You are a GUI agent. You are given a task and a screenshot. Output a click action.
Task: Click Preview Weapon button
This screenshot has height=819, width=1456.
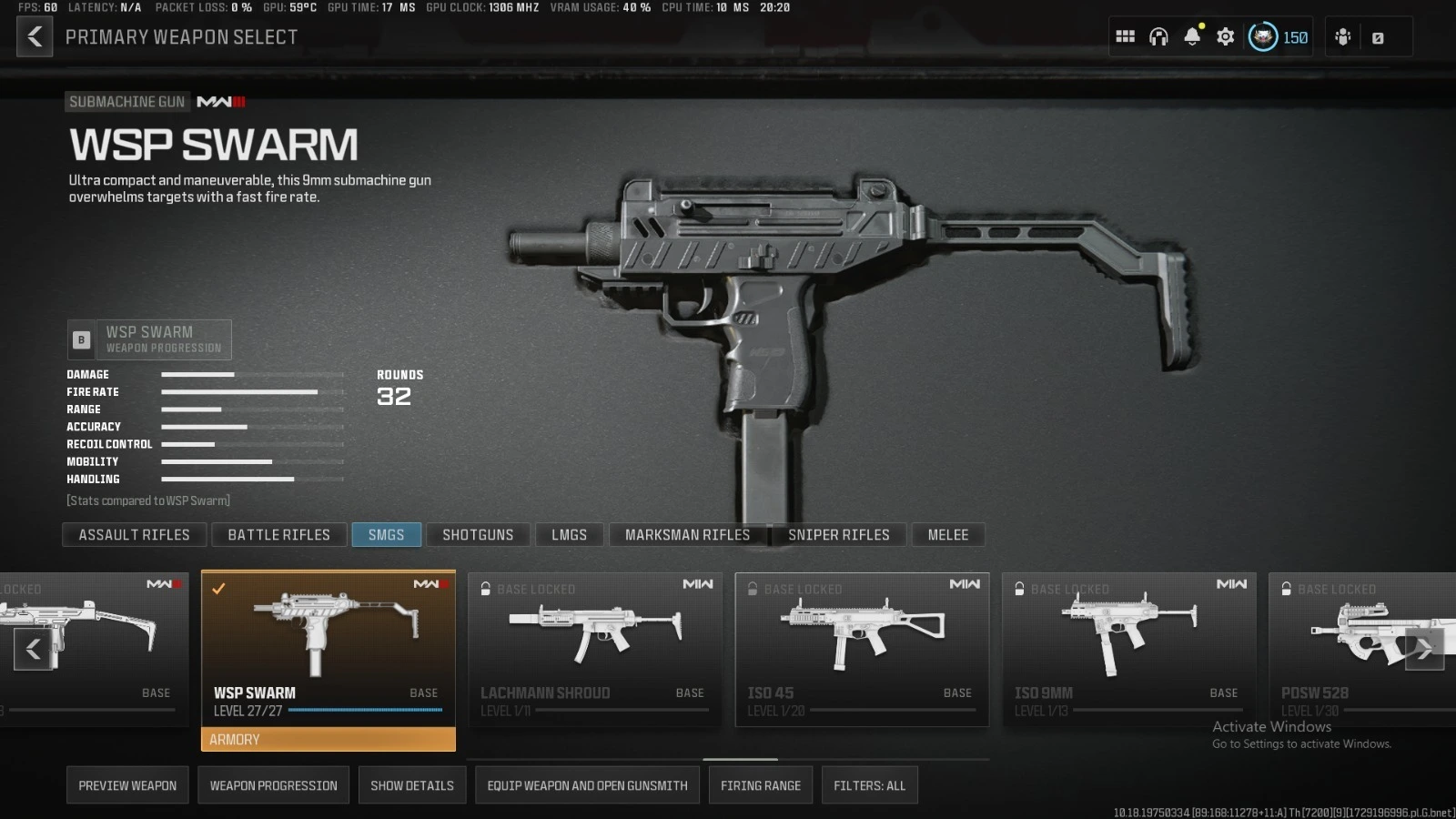[127, 784]
